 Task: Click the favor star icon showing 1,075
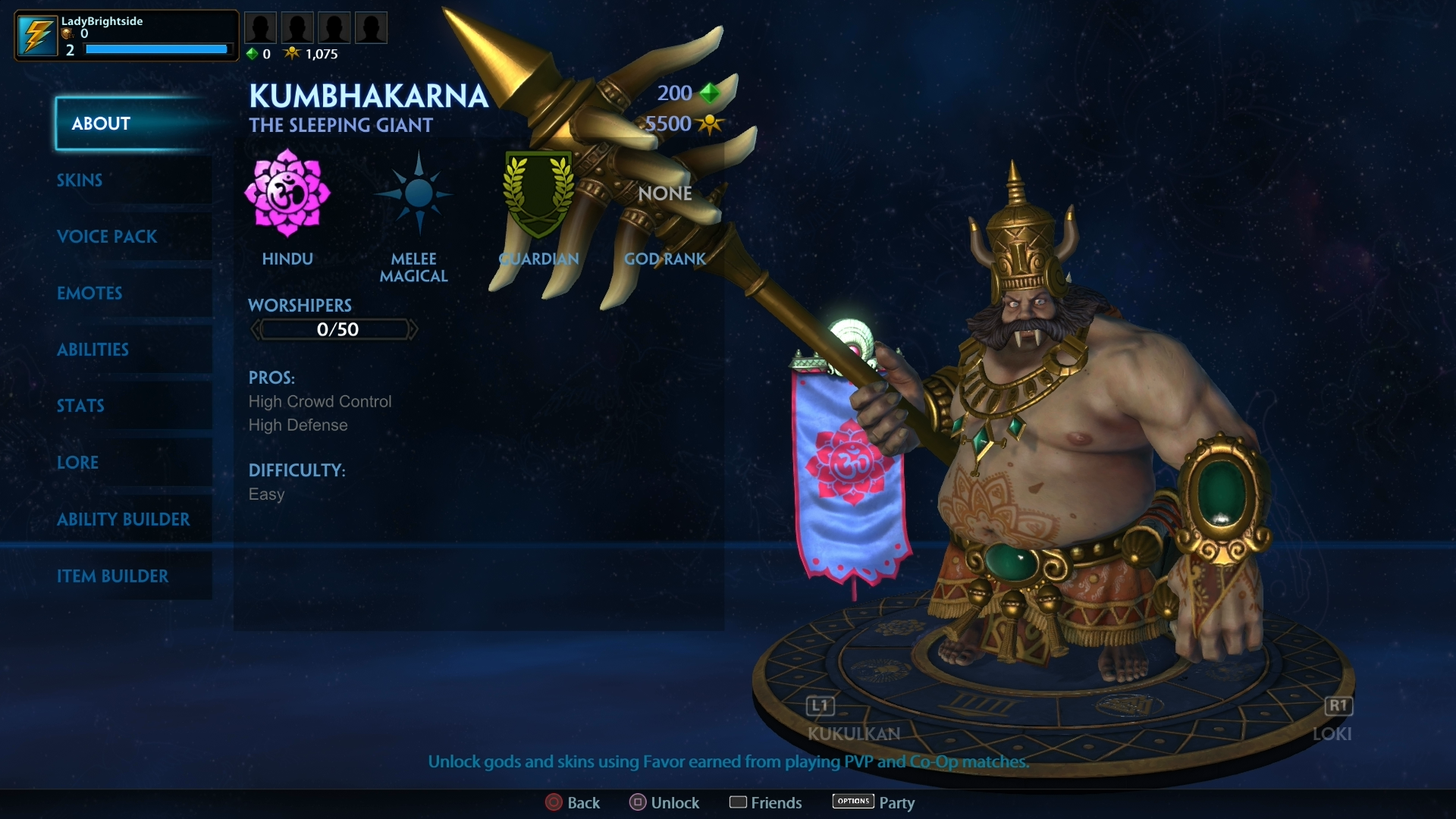point(293,53)
